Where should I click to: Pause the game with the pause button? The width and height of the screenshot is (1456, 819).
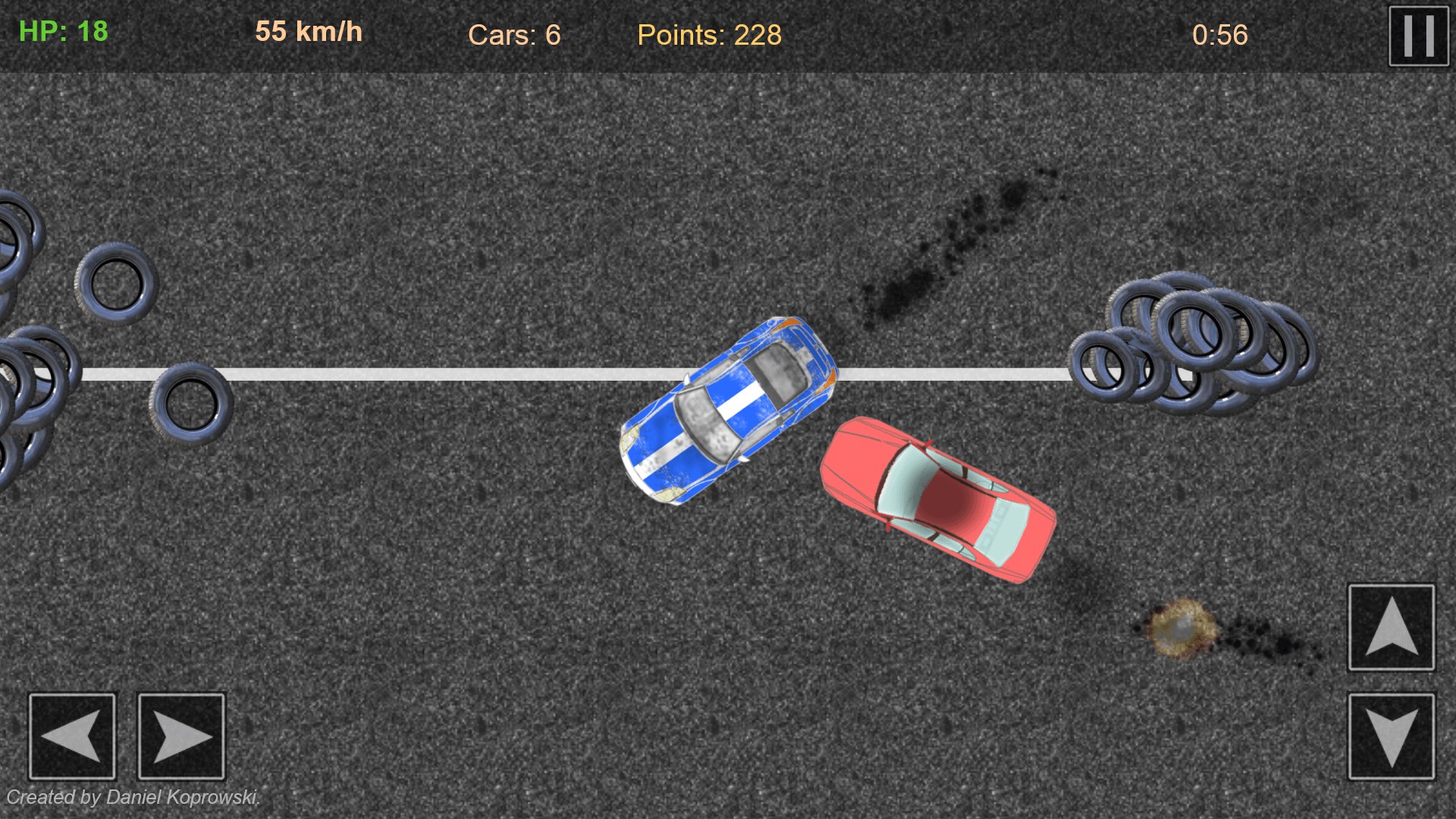click(1418, 36)
